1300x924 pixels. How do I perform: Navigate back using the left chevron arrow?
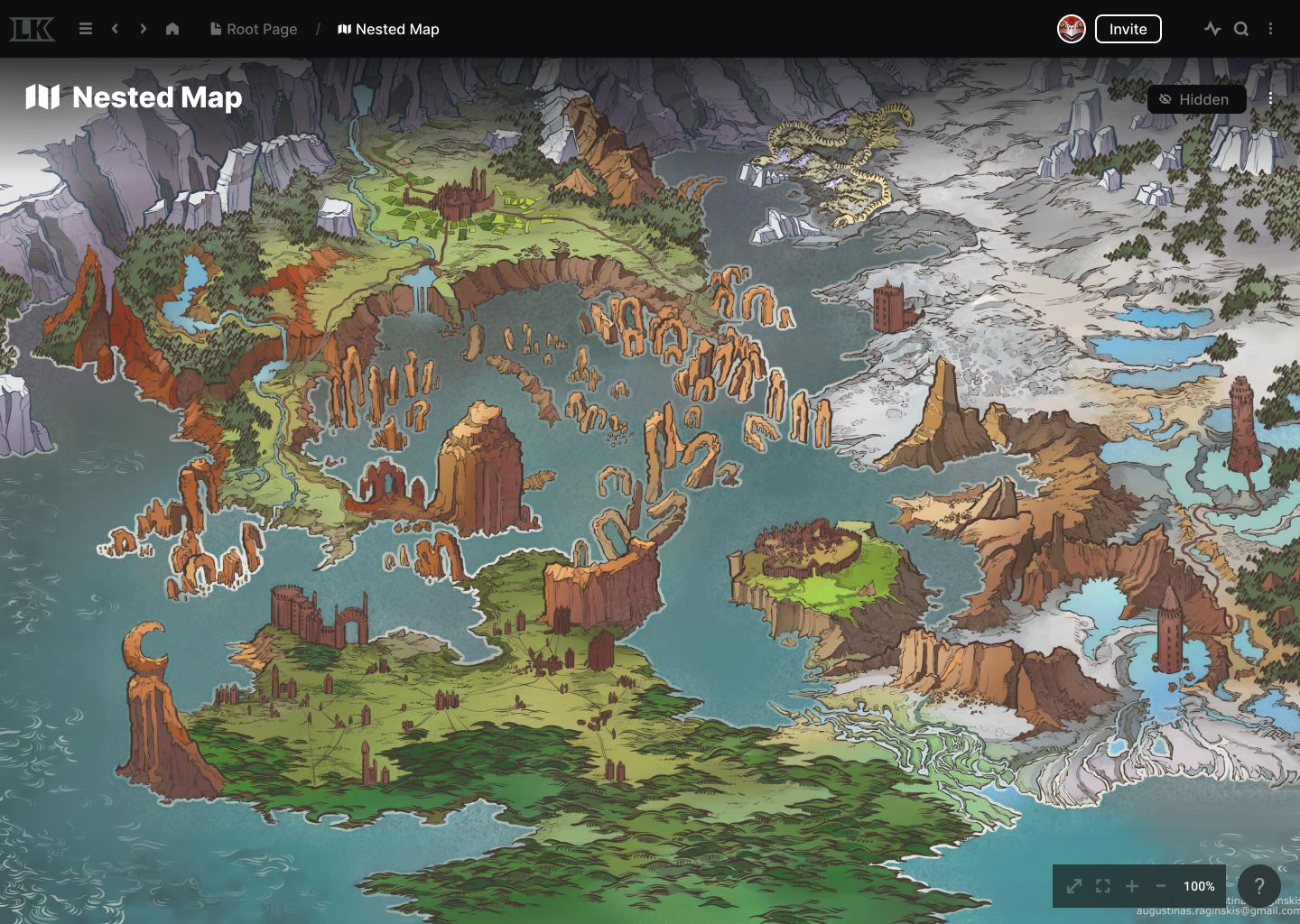coord(115,29)
